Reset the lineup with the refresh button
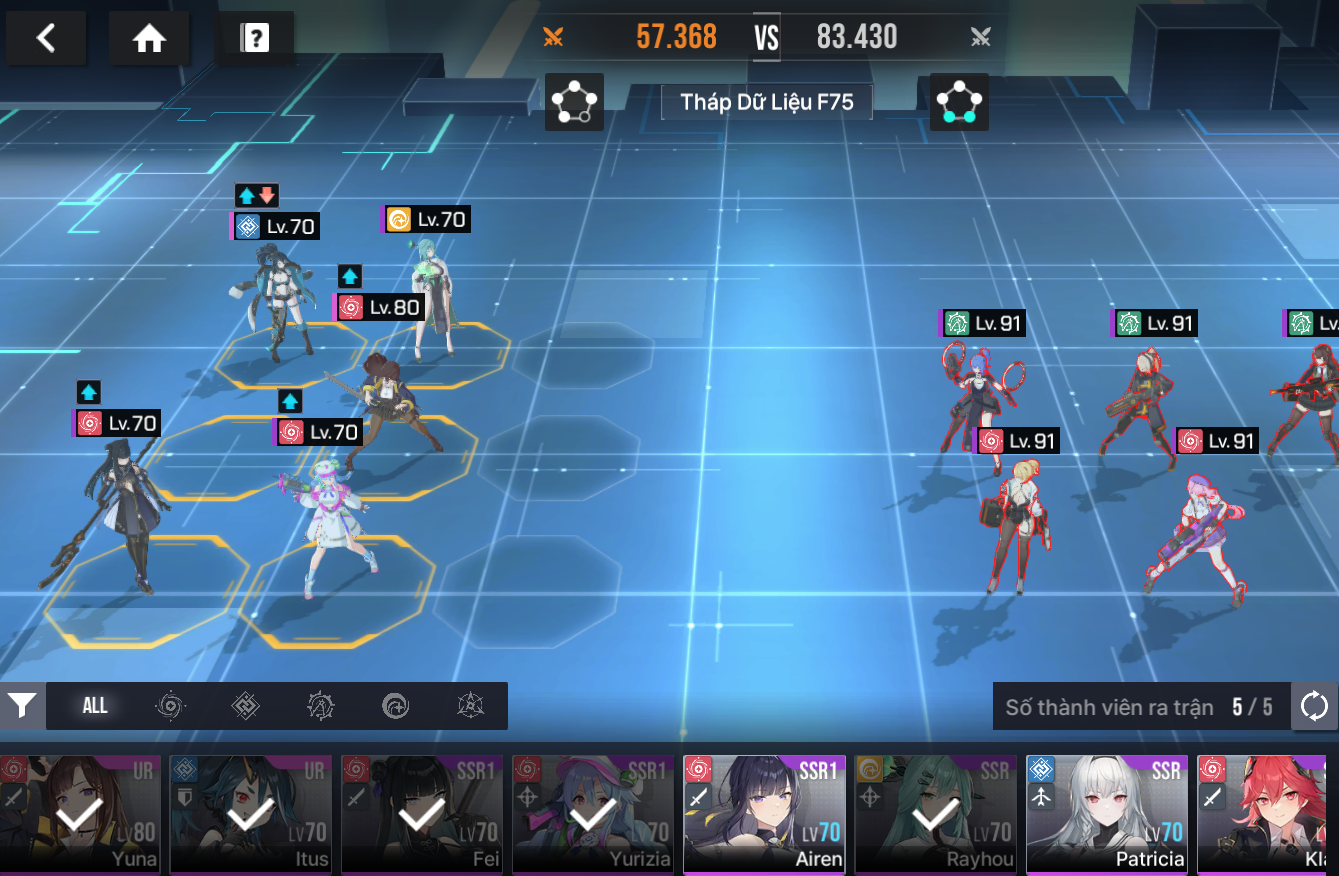This screenshot has width=1339, height=876. pos(1314,707)
